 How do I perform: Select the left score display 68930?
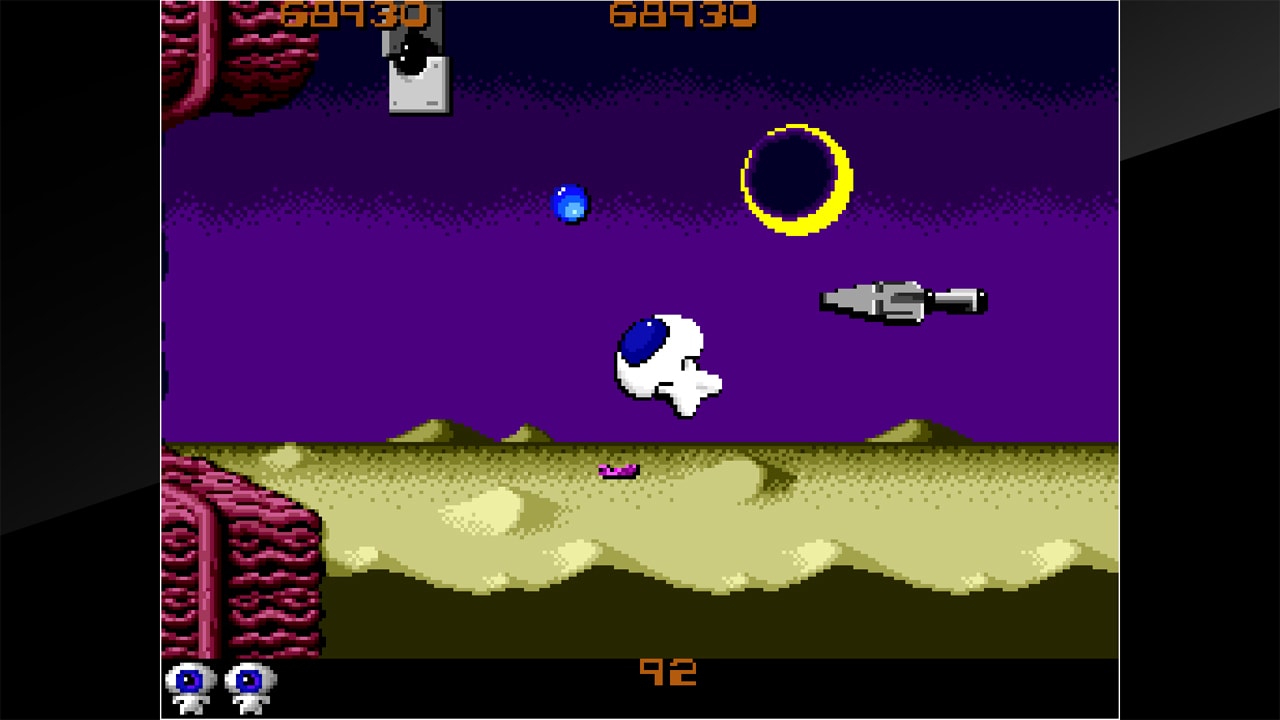point(355,15)
